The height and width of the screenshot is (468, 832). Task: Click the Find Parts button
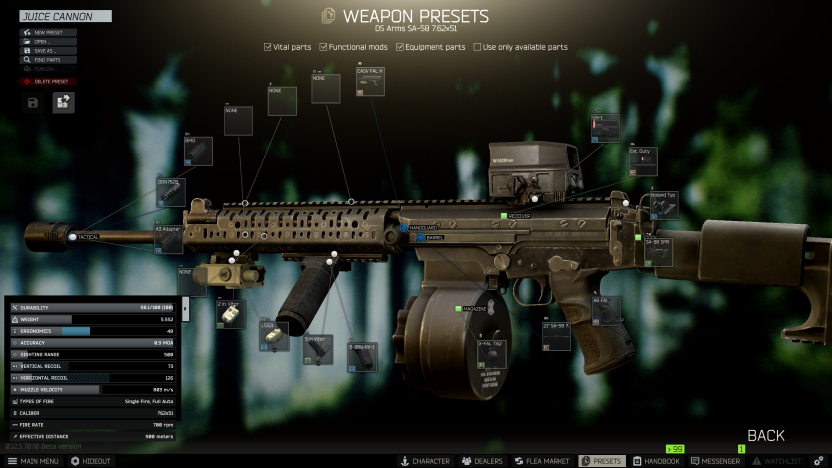pos(47,60)
